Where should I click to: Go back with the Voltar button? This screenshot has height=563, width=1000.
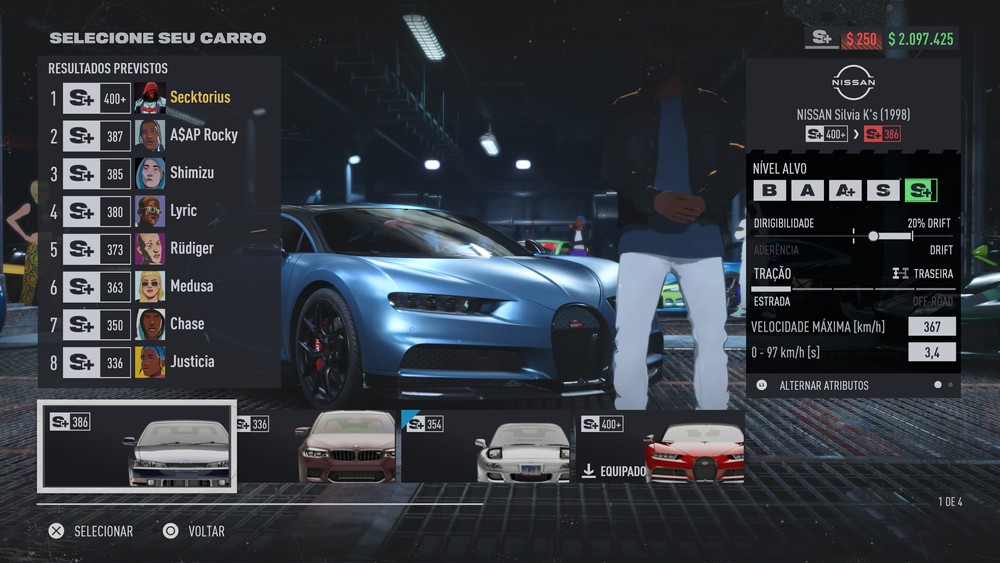pos(195,531)
